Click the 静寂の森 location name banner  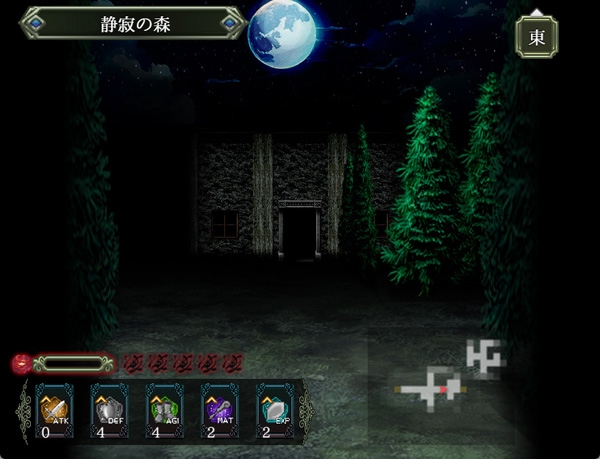tap(135, 23)
